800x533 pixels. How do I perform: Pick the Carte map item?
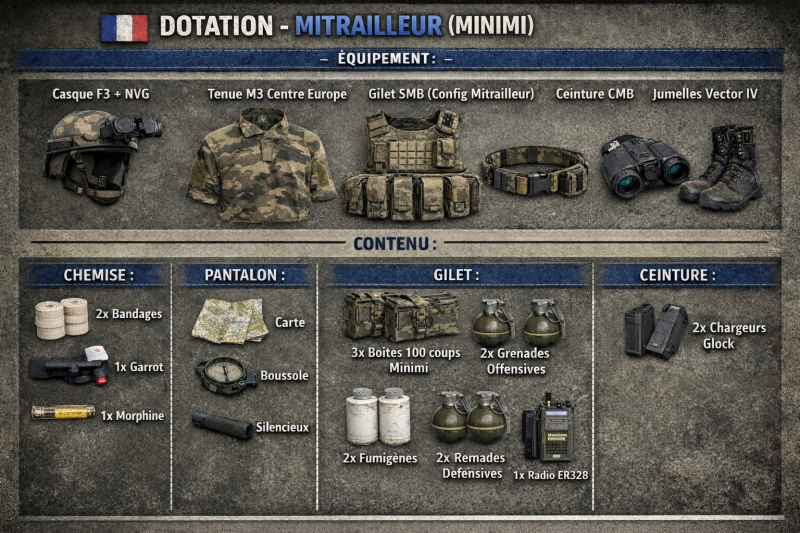[230, 320]
